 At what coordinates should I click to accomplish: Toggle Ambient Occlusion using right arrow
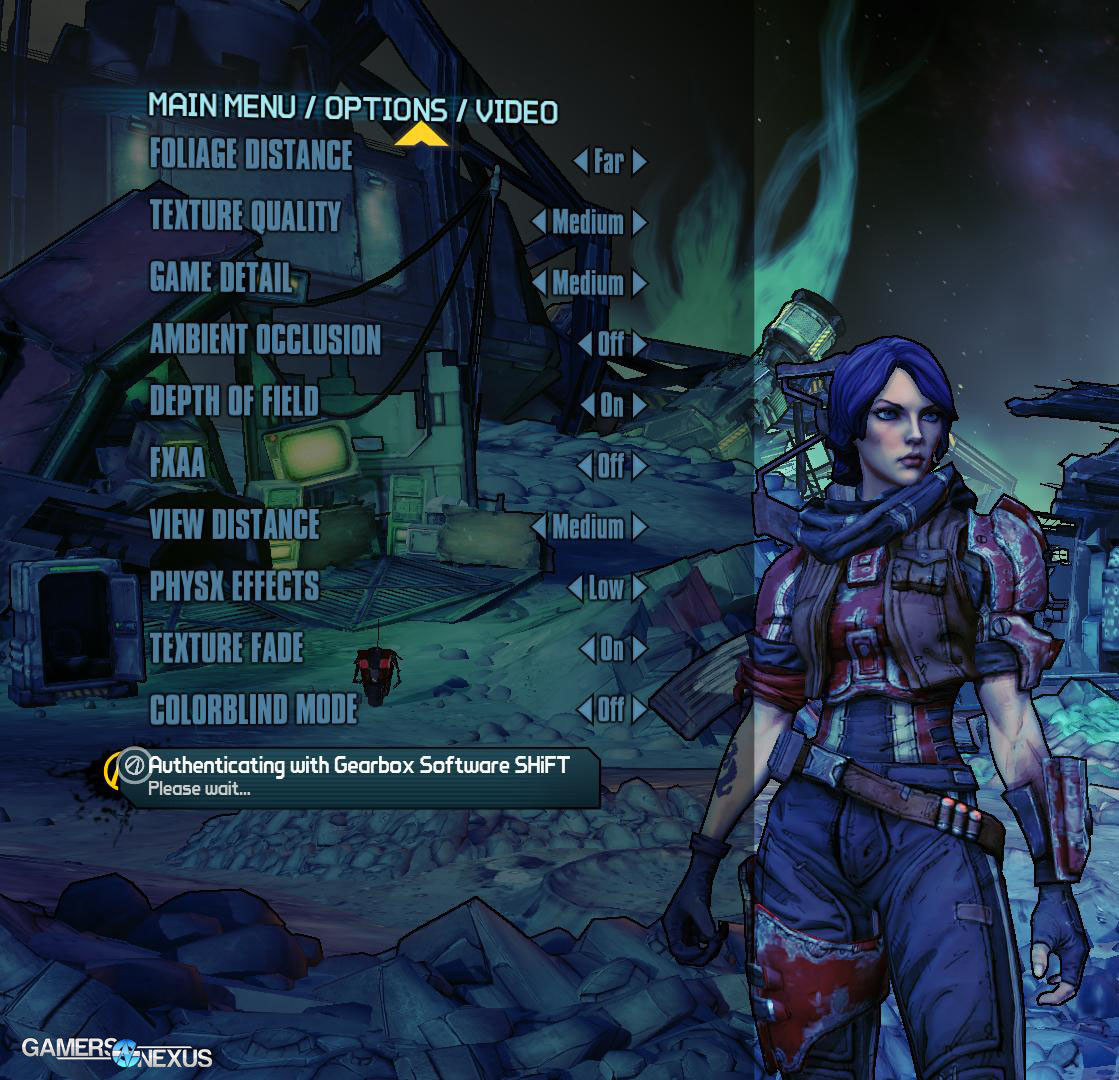640,344
